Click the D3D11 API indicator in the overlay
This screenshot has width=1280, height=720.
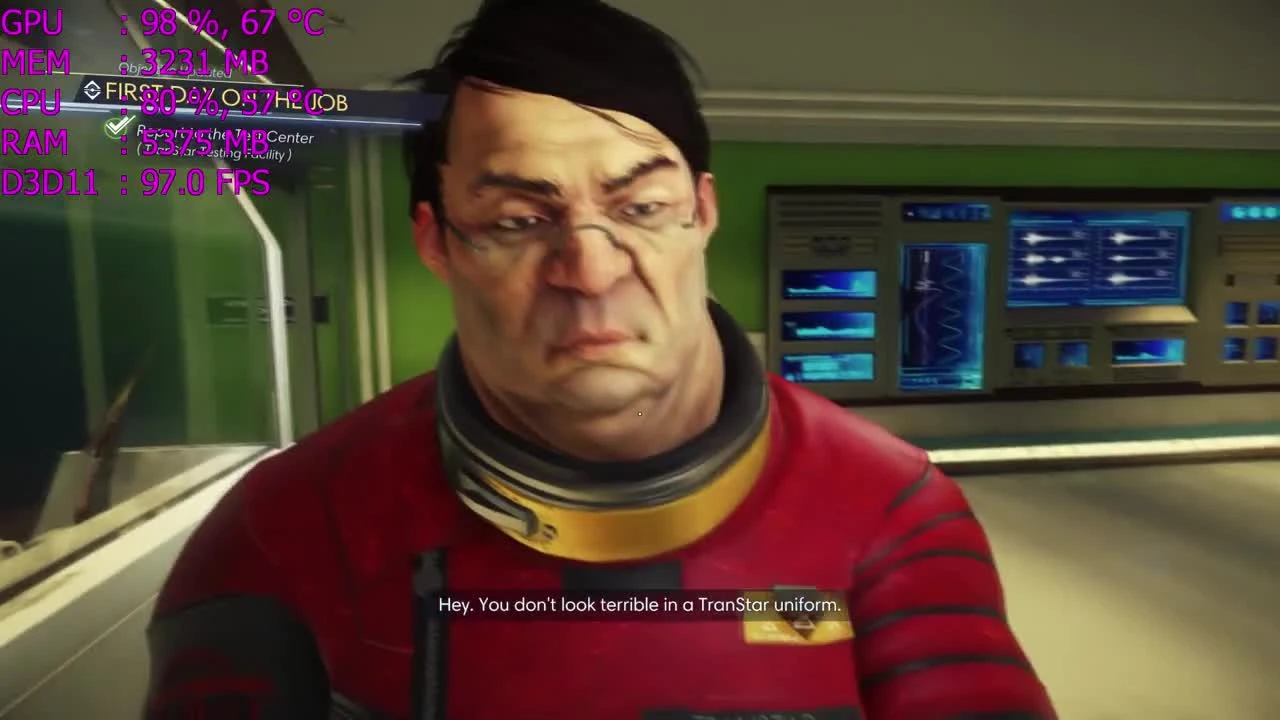coord(48,182)
